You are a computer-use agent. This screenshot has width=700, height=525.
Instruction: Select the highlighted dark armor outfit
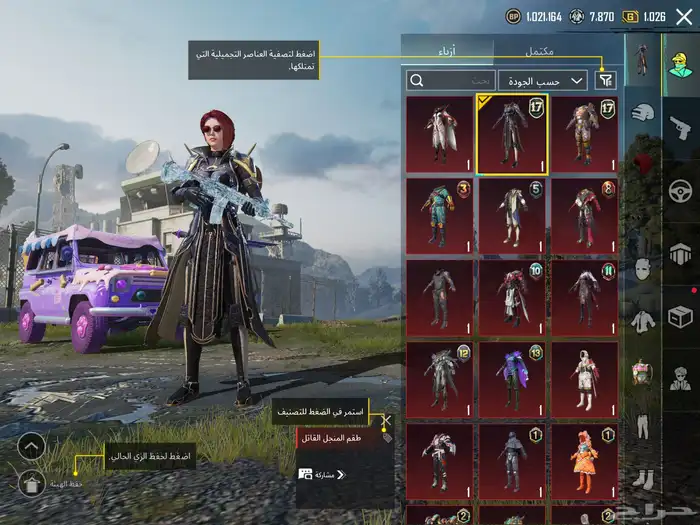click(x=512, y=134)
